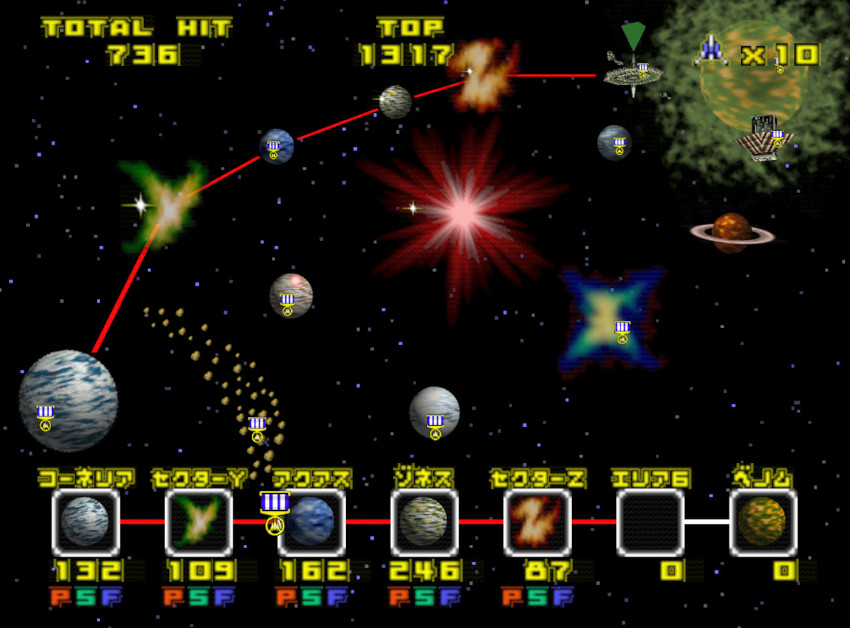The height and width of the screenshot is (628, 850).
Task: Choose the Sector Y route tile
Action: 198,522
